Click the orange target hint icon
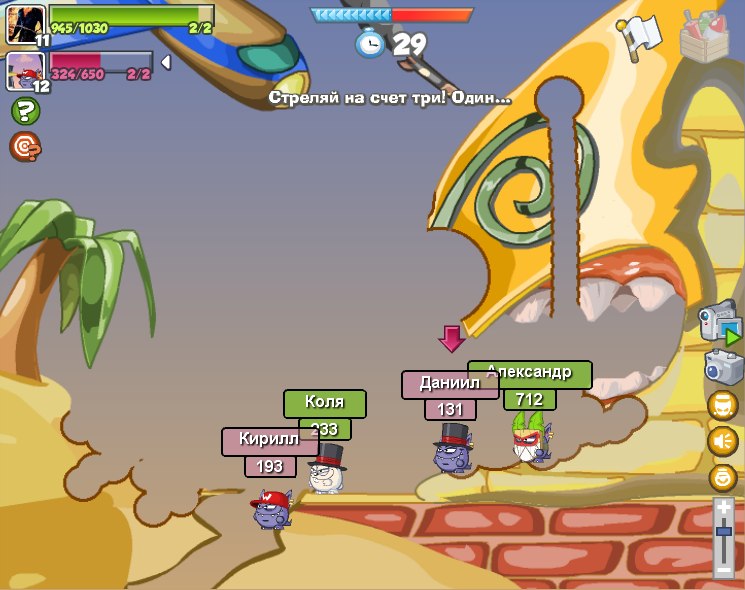Screen dimensions: 745x590 24,147
